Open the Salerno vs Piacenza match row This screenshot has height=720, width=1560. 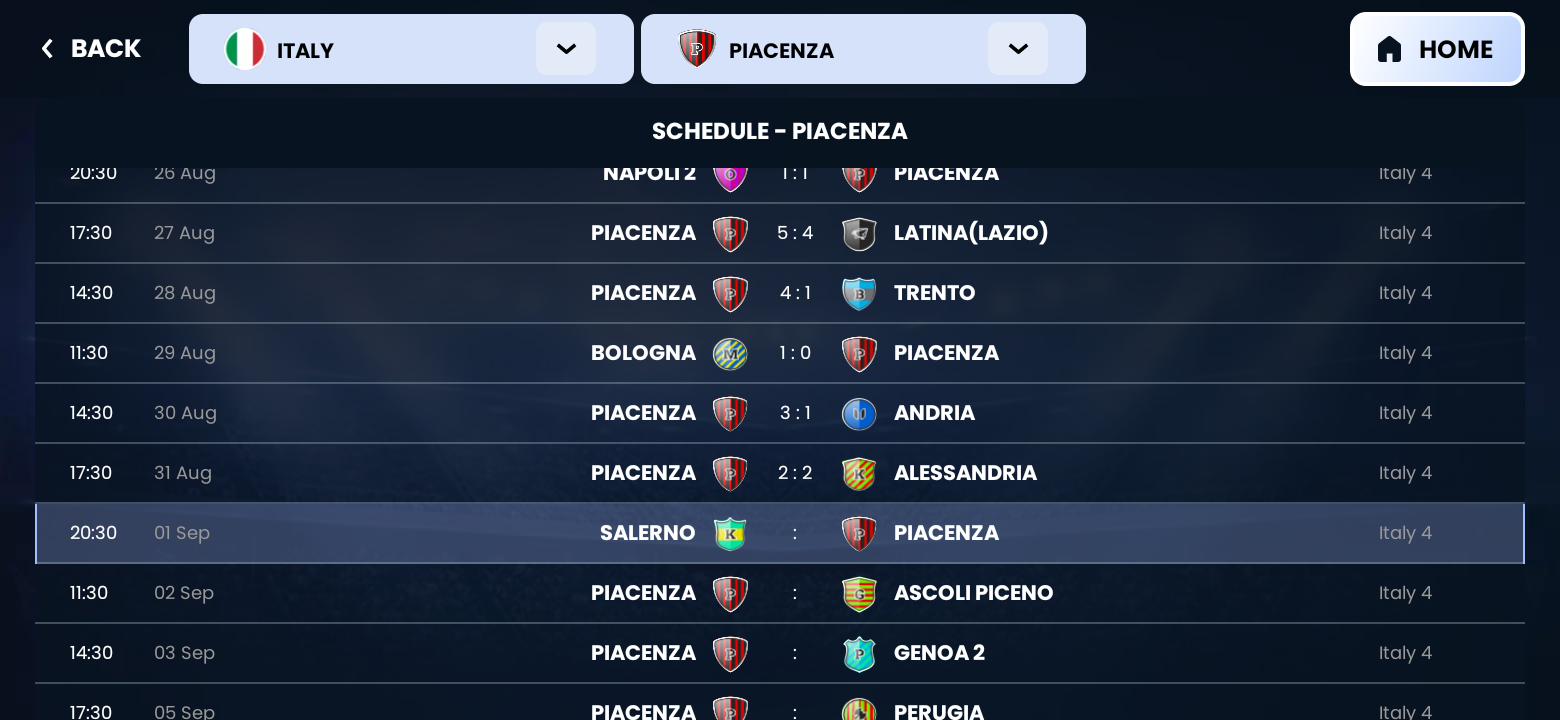pos(780,533)
